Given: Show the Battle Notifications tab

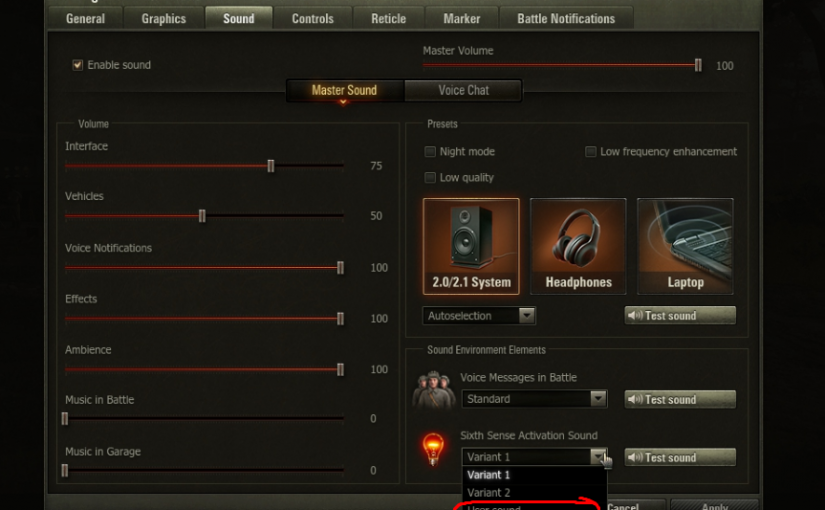Looking at the screenshot, I should (566, 18).
